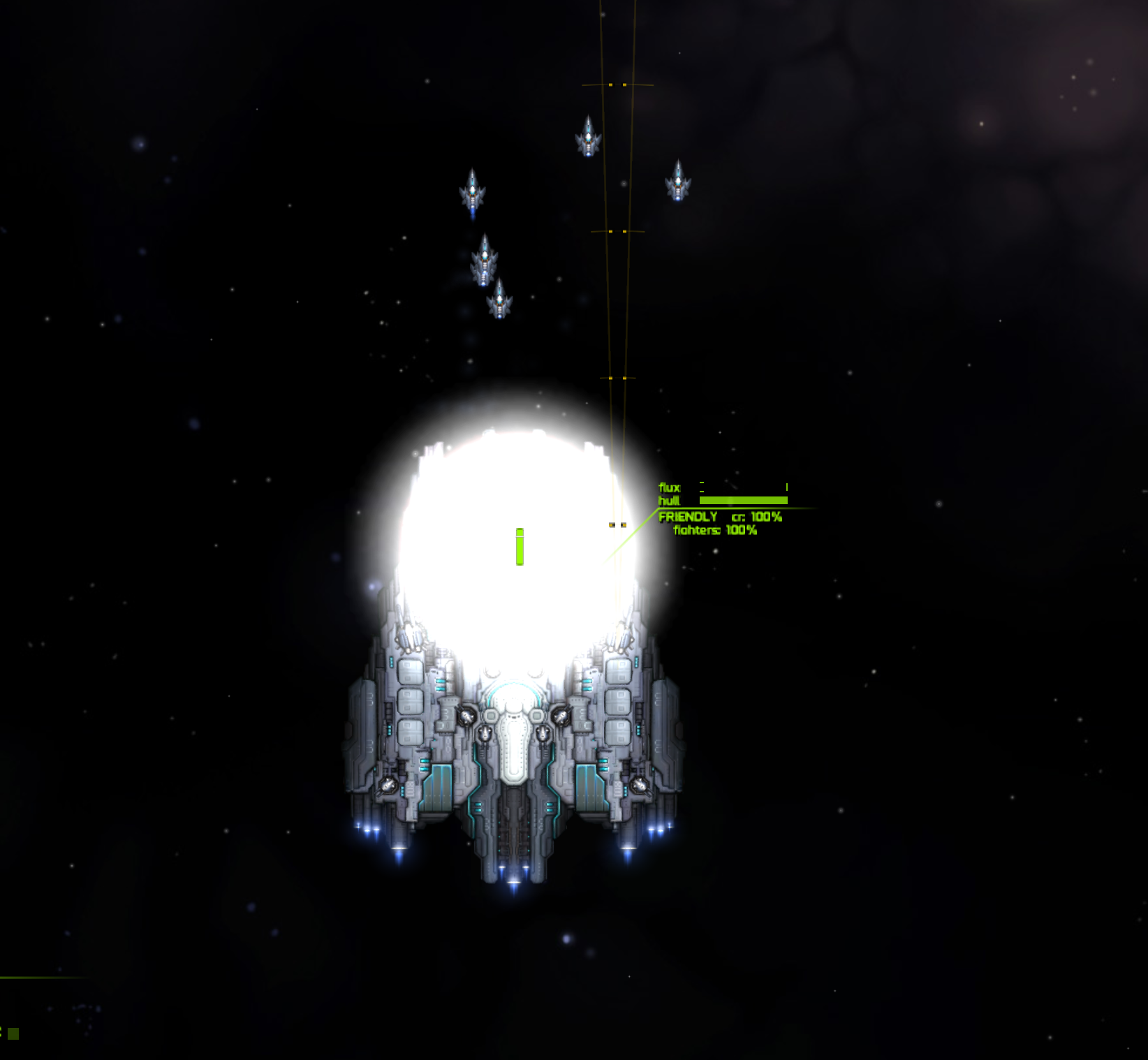Click the green square indicator at bottom left
The height and width of the screenshot is (1060, 1148).
tap(13, 1033)
